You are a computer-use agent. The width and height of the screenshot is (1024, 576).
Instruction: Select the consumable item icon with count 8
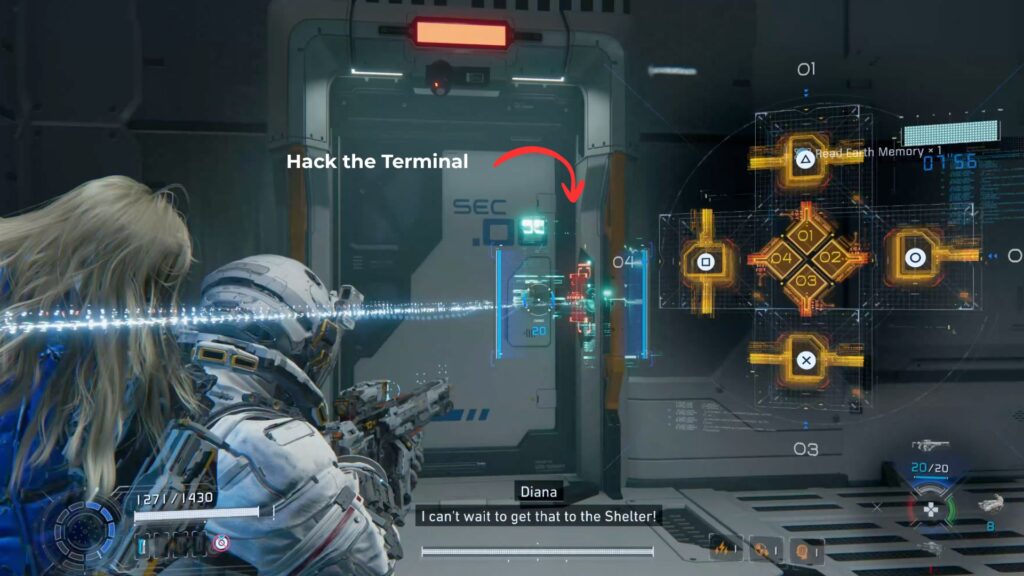click(x=989, y=504)
